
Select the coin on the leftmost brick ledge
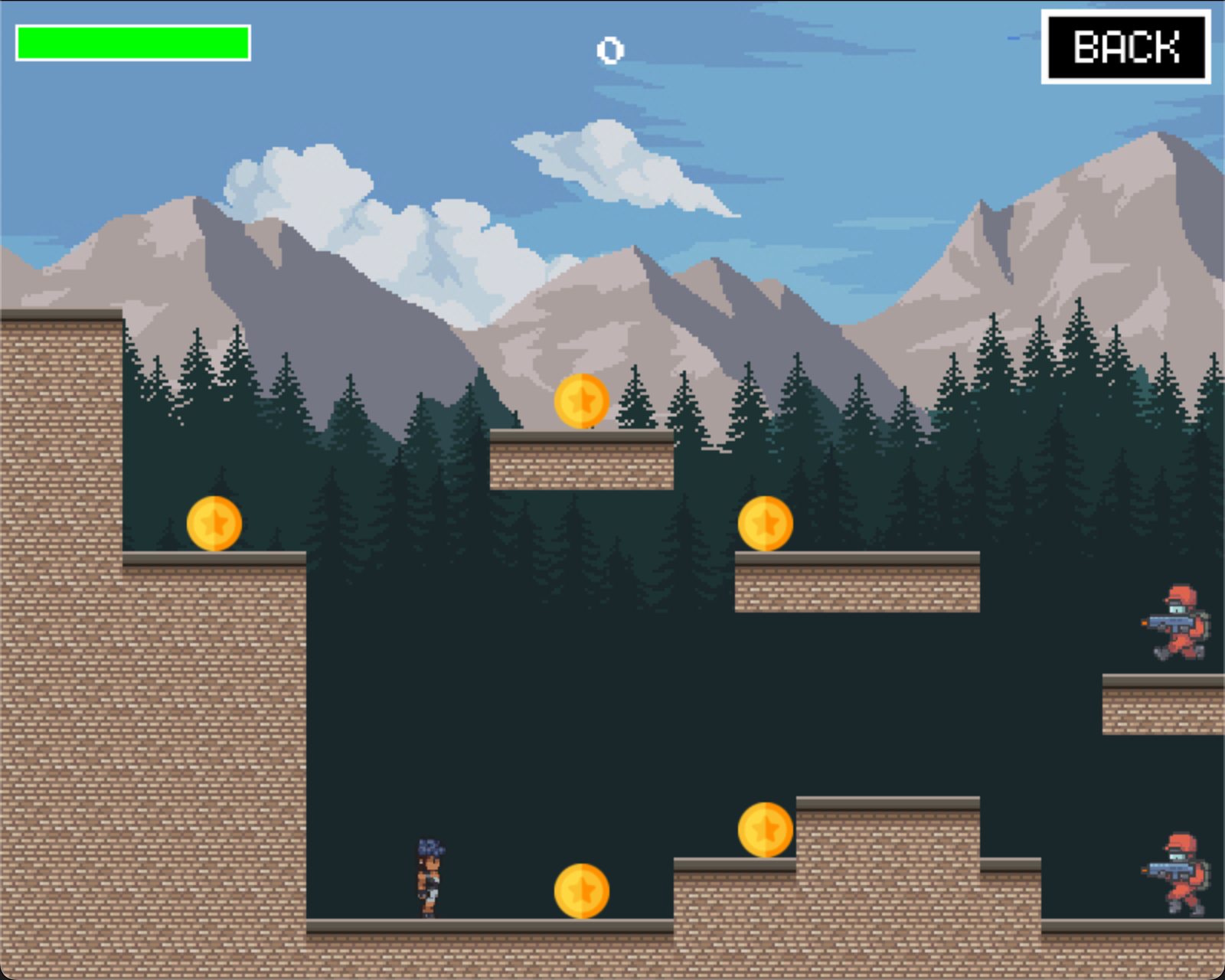tap(216, 522)
